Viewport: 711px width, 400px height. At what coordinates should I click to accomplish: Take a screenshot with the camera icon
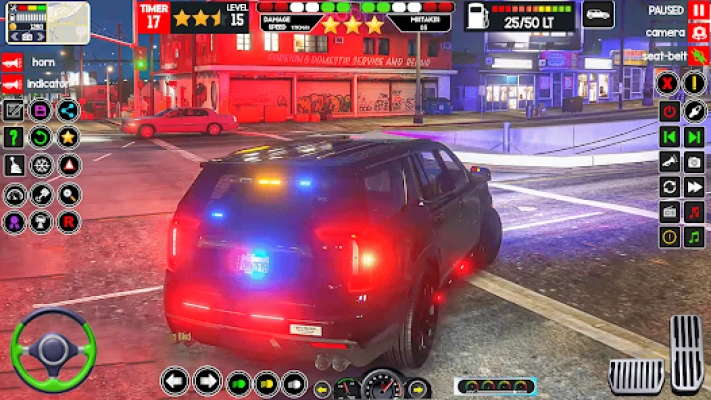tap(693, 162)
